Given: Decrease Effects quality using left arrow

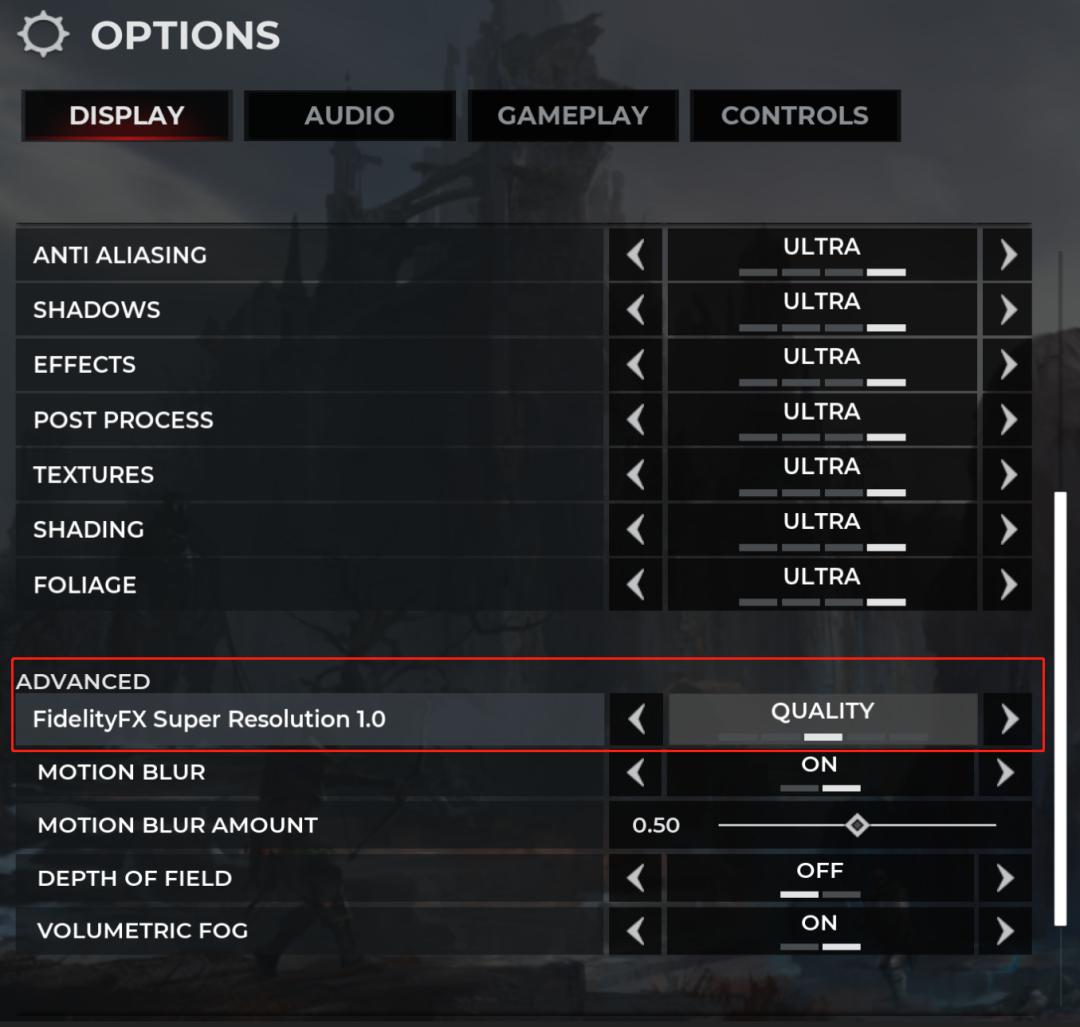Looking at the screenshot, I should (636, 365).
